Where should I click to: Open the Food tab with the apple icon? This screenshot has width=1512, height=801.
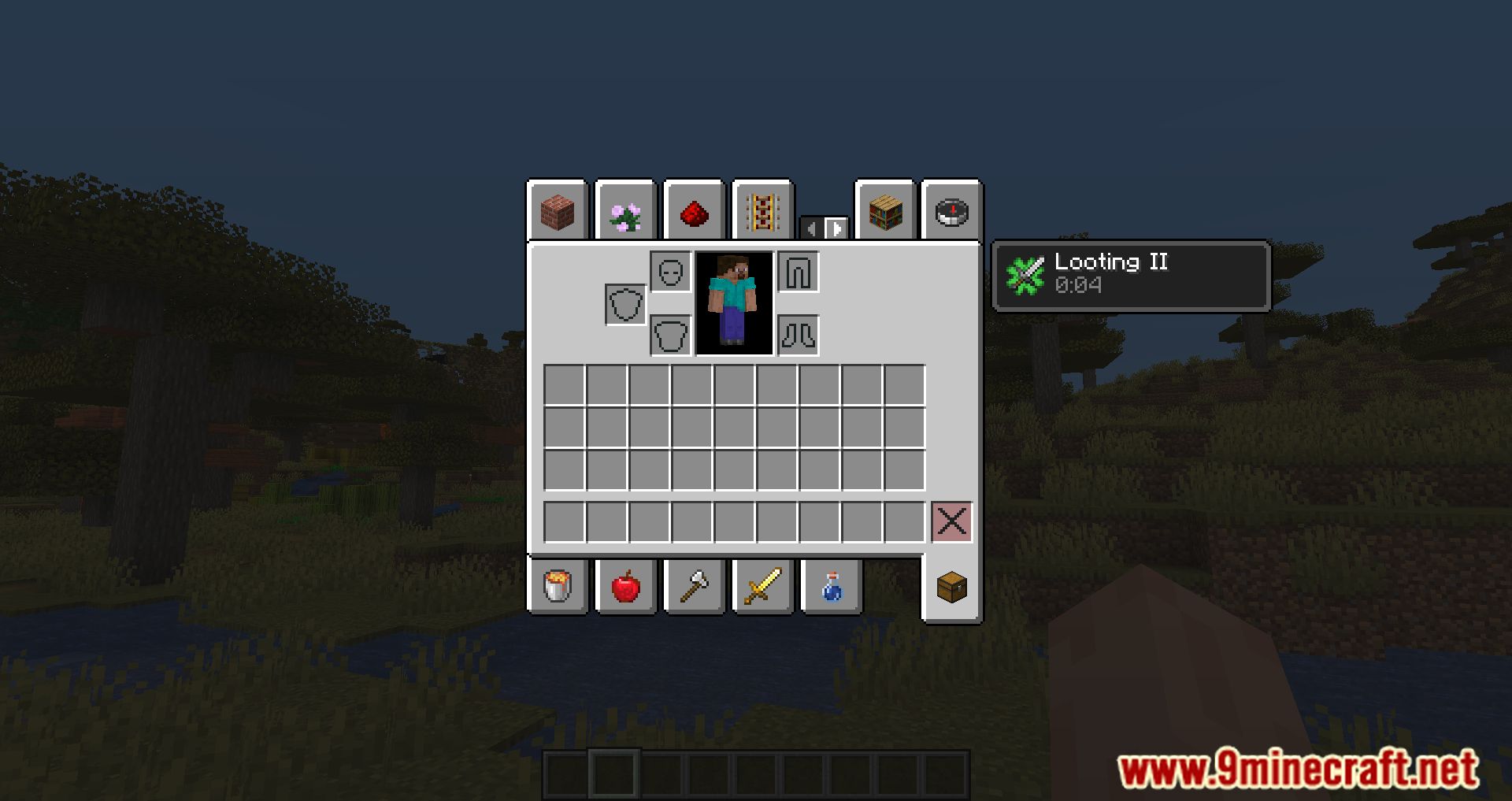pos(625,586)
